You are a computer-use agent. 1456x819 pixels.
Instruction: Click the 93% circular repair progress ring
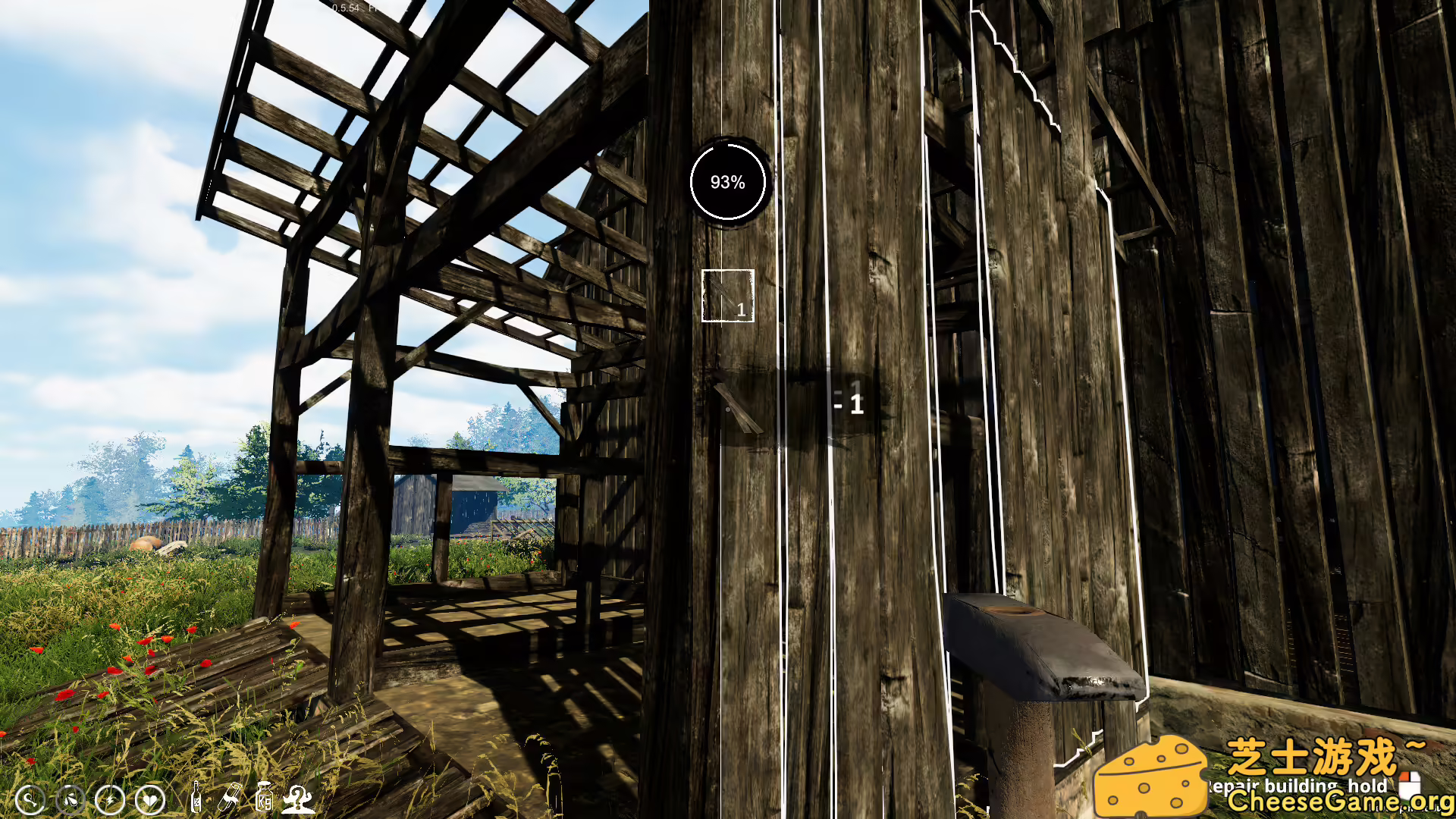pyautogui.click(x=727, y=182)
